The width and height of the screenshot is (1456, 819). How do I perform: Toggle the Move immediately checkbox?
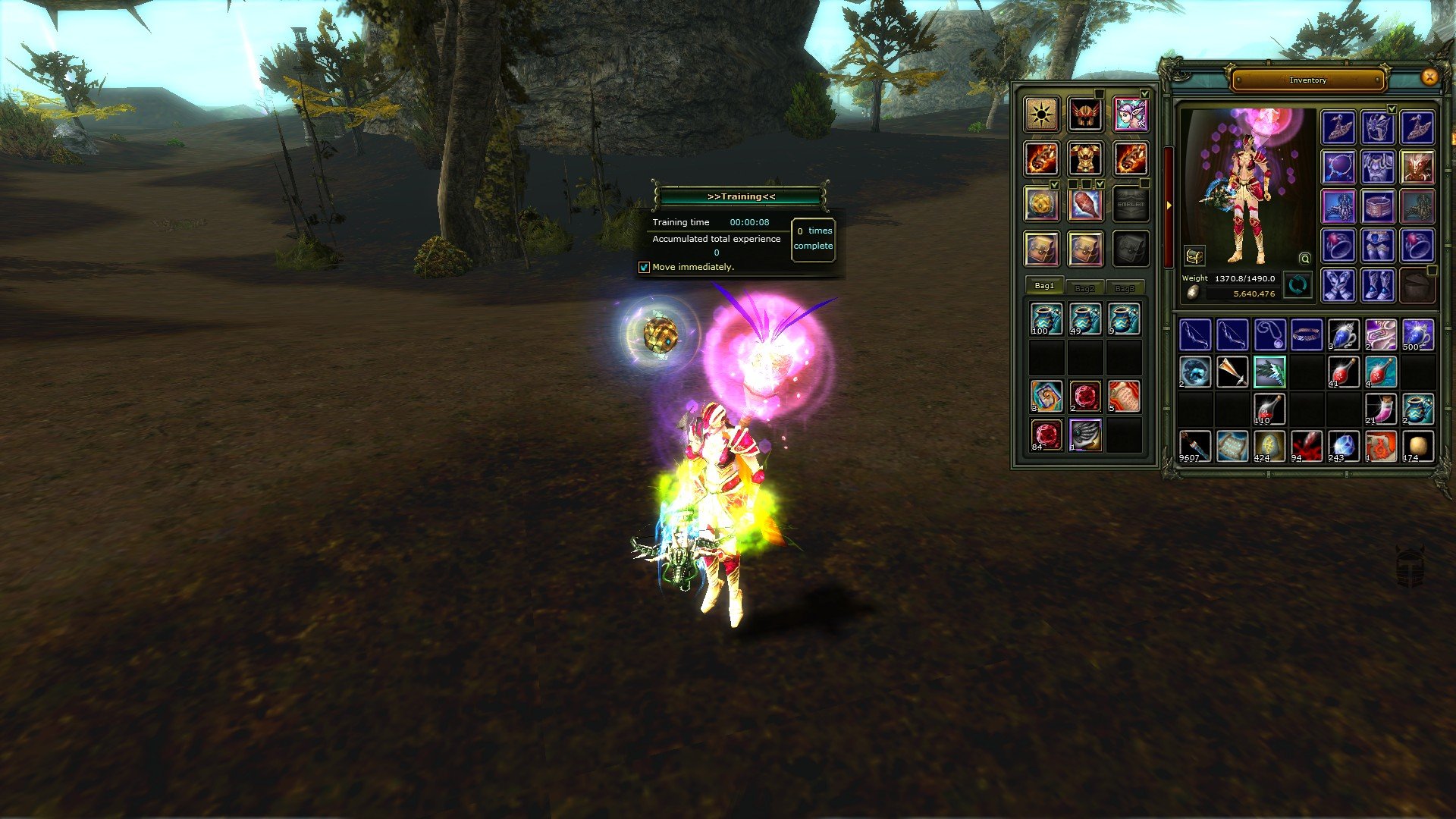(x=645, y=267)
